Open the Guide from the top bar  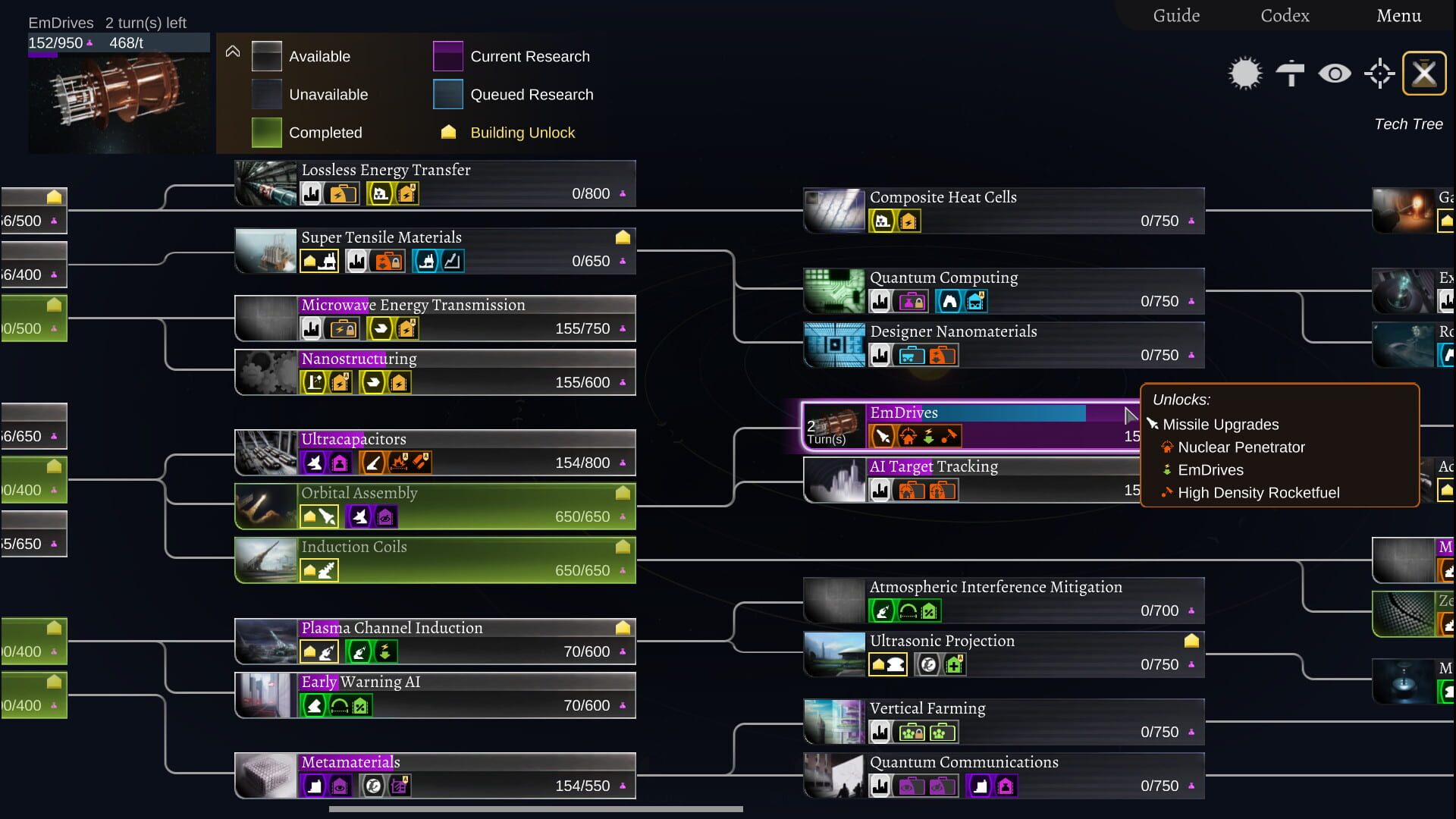1176,15
